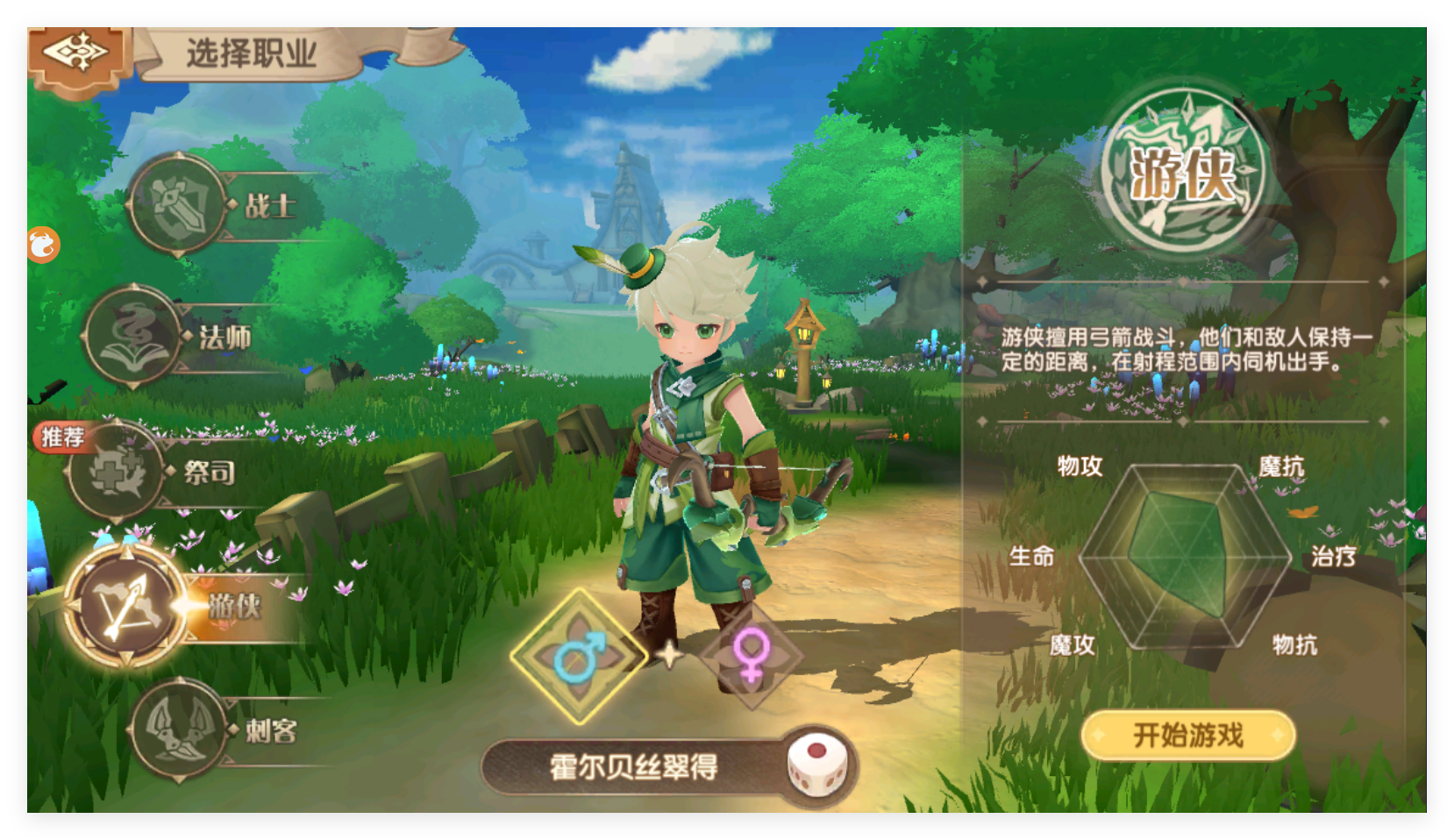Start the game with 开始游戏

click(x=1187, y=735)
